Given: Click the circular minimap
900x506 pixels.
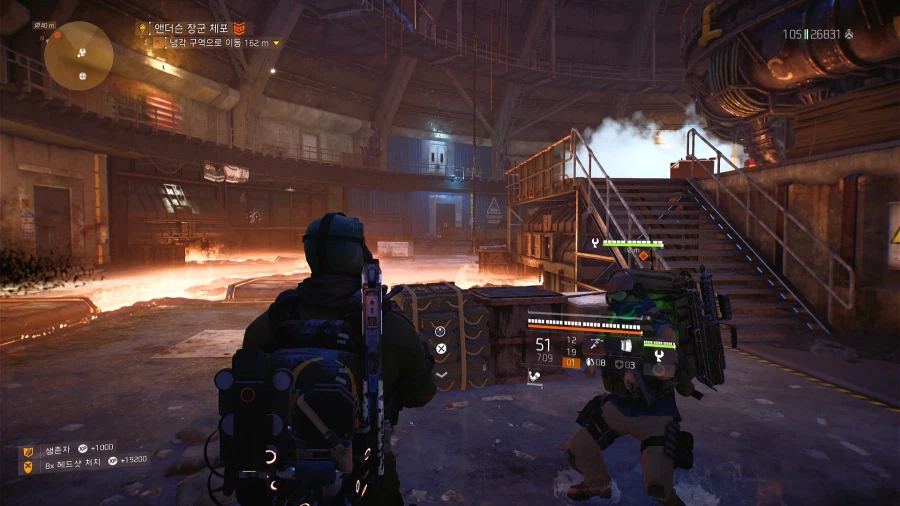Looking at the screenshot, I should click(78, 56).
